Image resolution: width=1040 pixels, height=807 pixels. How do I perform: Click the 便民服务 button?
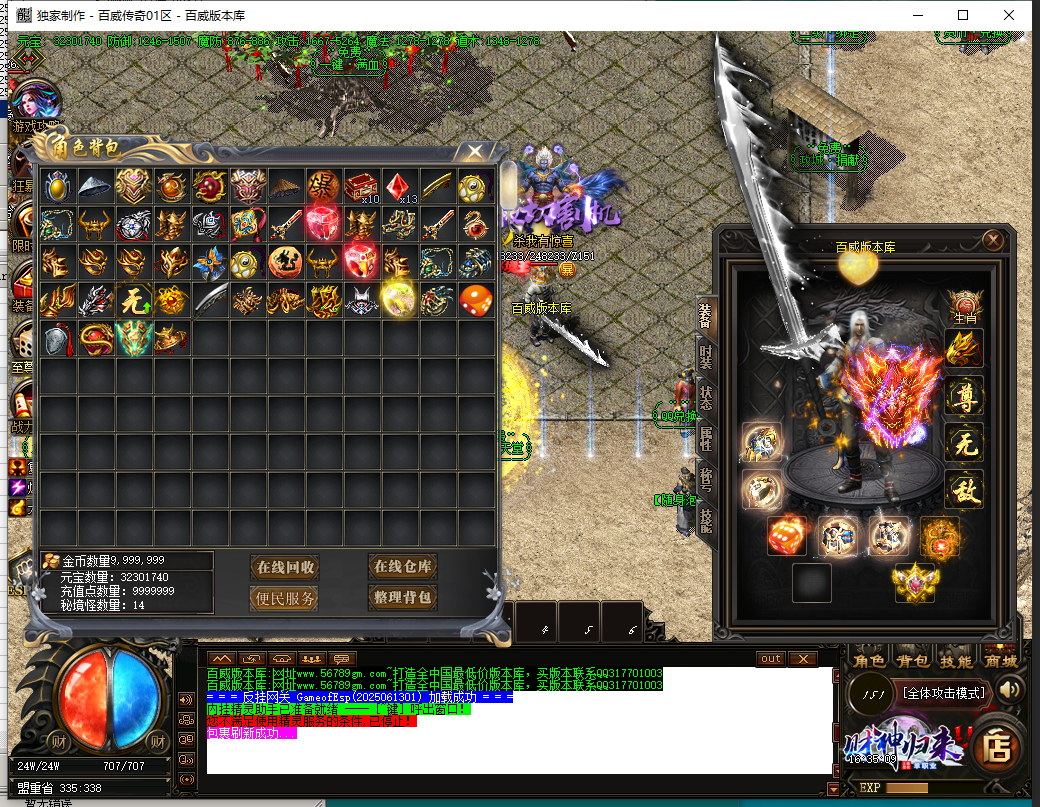(x=286, y=599)
